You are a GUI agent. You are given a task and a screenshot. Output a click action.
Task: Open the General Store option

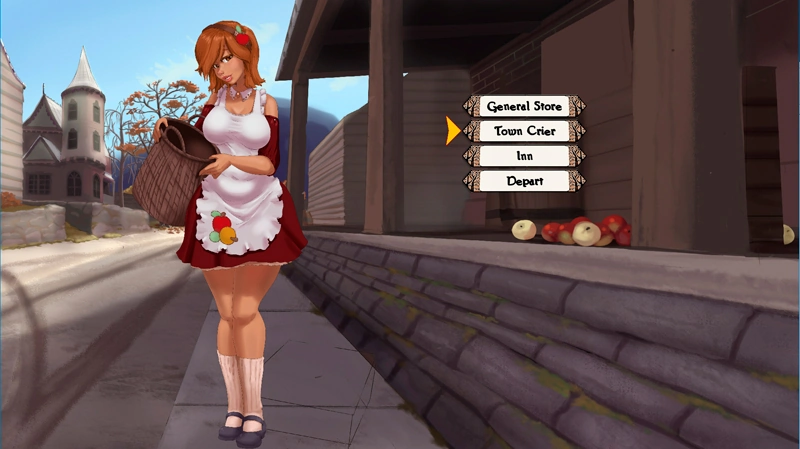[x=524, y=106]
